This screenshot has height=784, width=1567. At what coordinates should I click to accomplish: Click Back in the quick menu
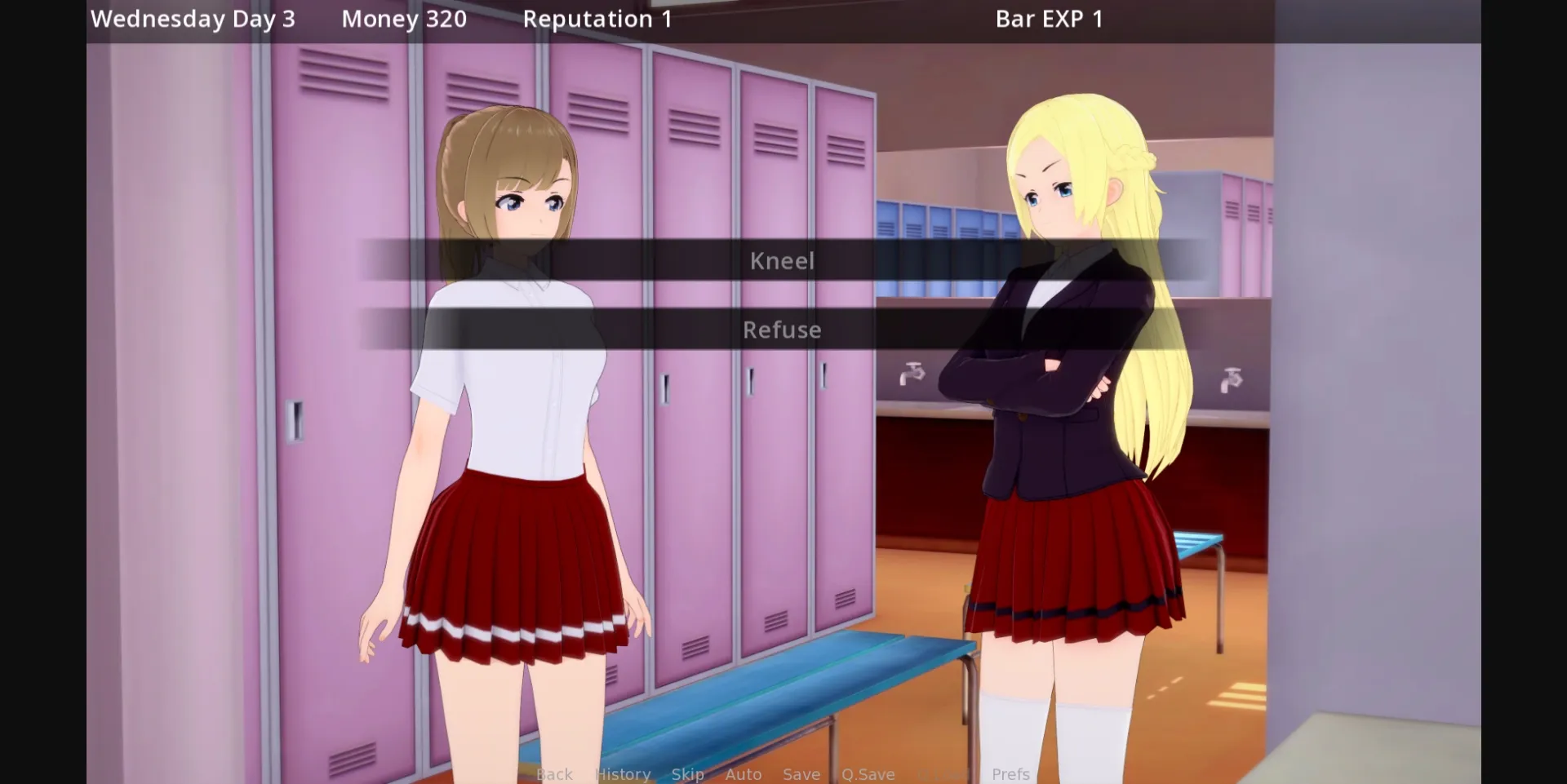555,774
